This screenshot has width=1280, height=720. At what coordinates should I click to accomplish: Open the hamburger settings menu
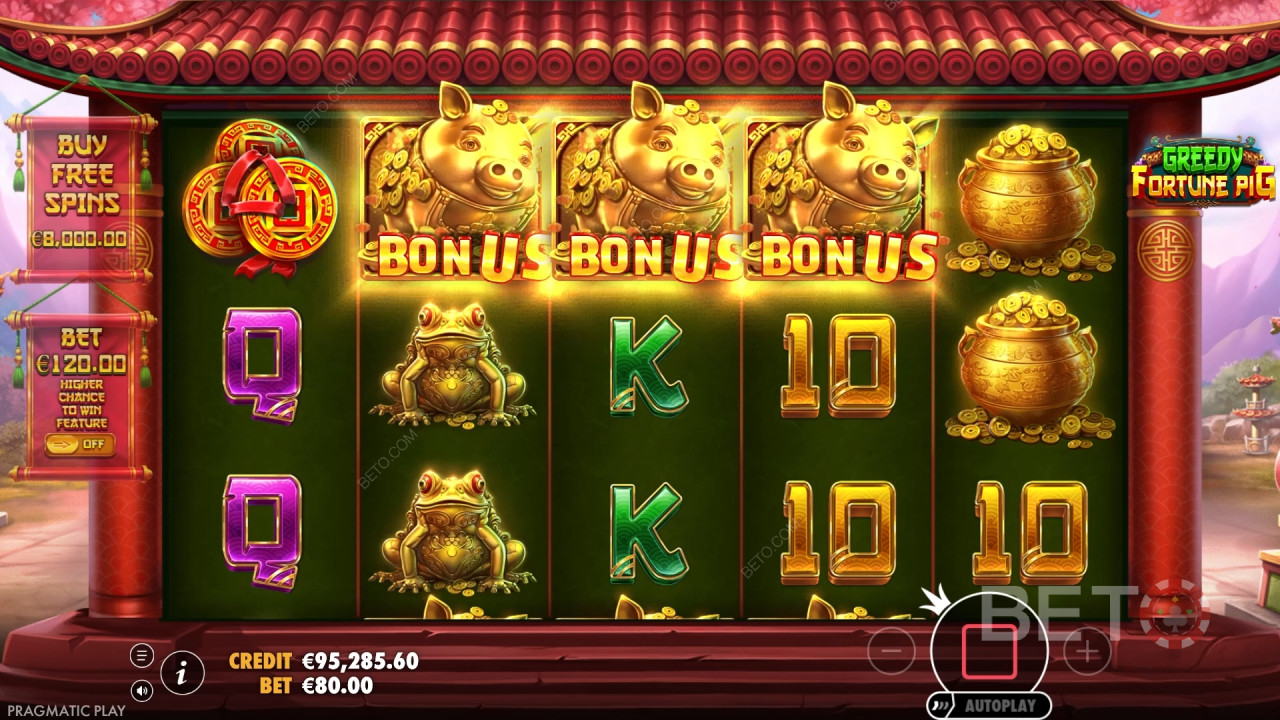140,657
